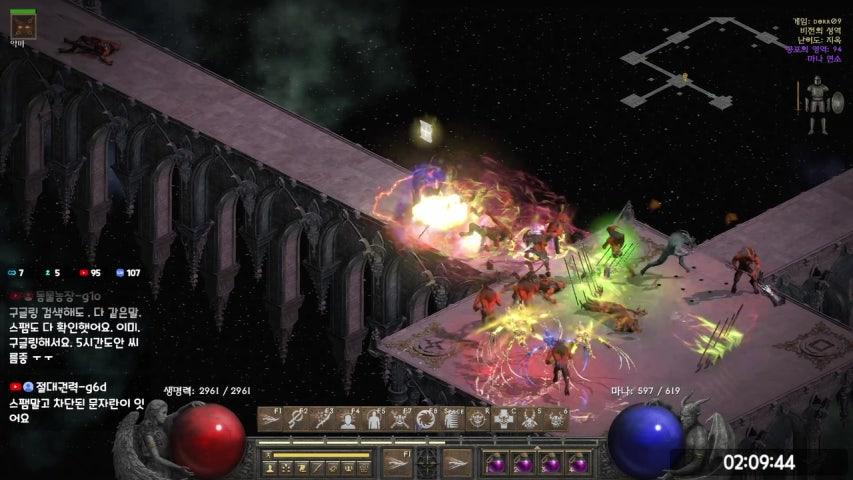
Task: Select the F2 skill slot
Action: [x=296, y=419]
